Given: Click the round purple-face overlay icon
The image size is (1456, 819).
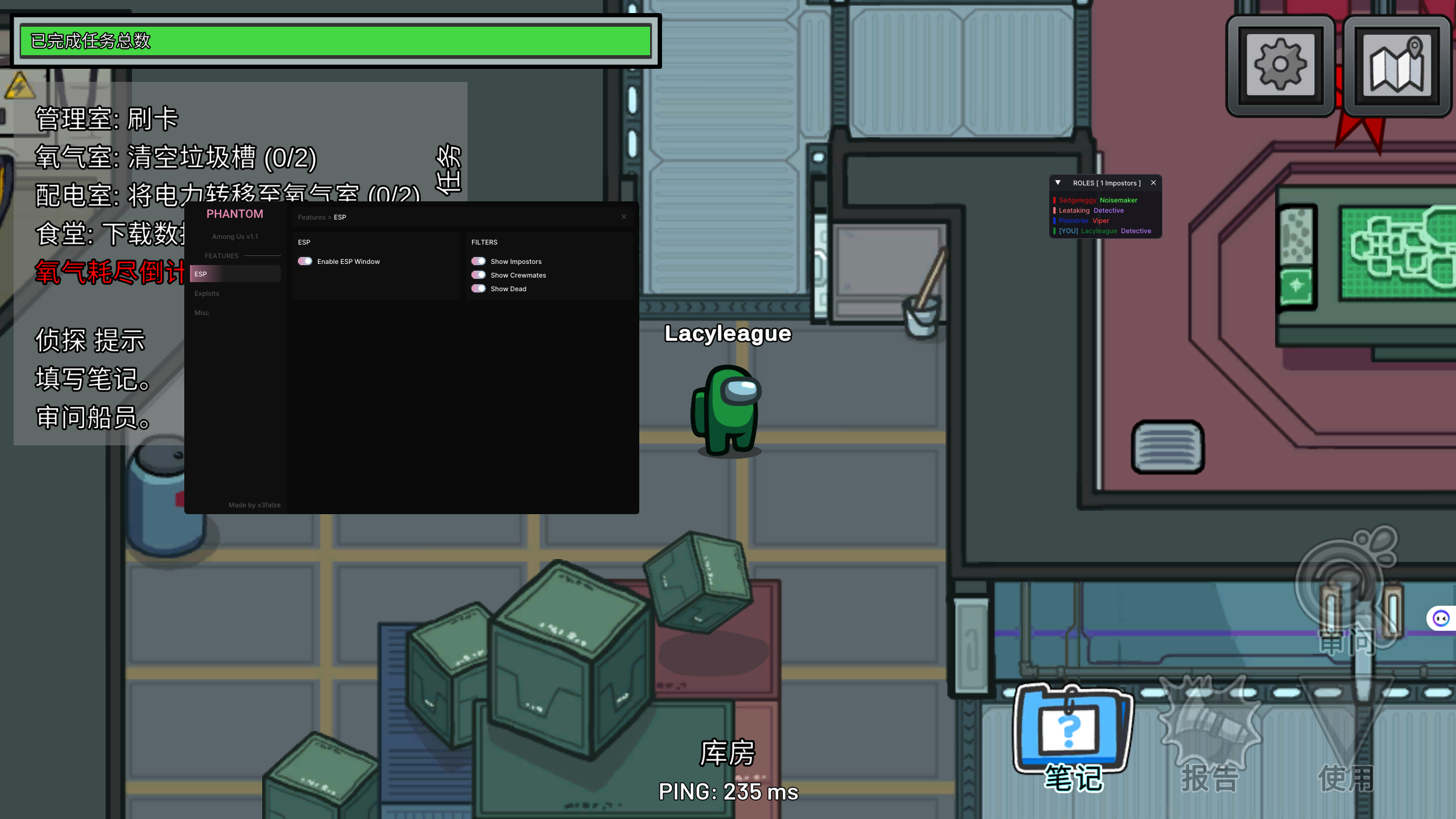Looking at the screenshot, I should pos(1441,618).
